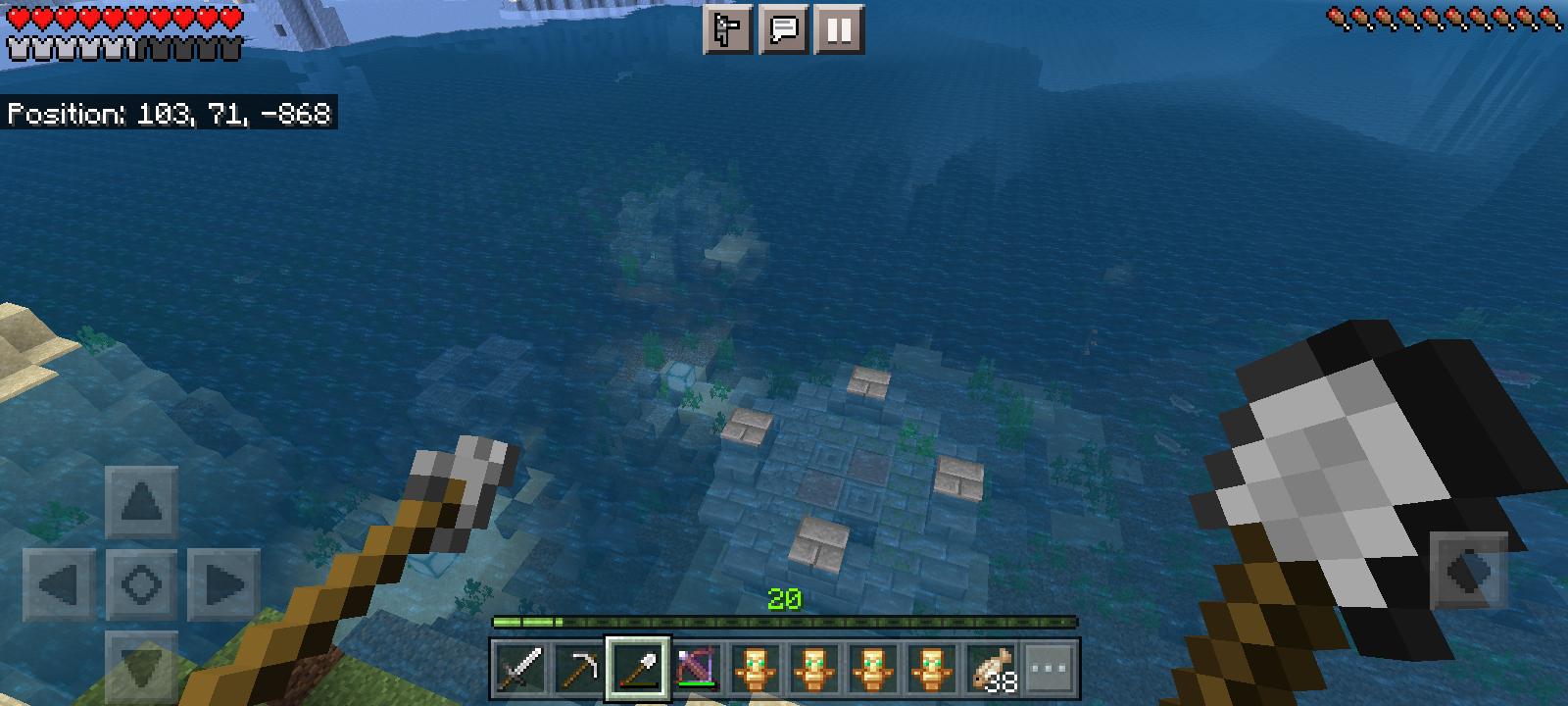Select the iron sword in the hotbar
This screenshot has height=706, width=1568.
[521, 666]
